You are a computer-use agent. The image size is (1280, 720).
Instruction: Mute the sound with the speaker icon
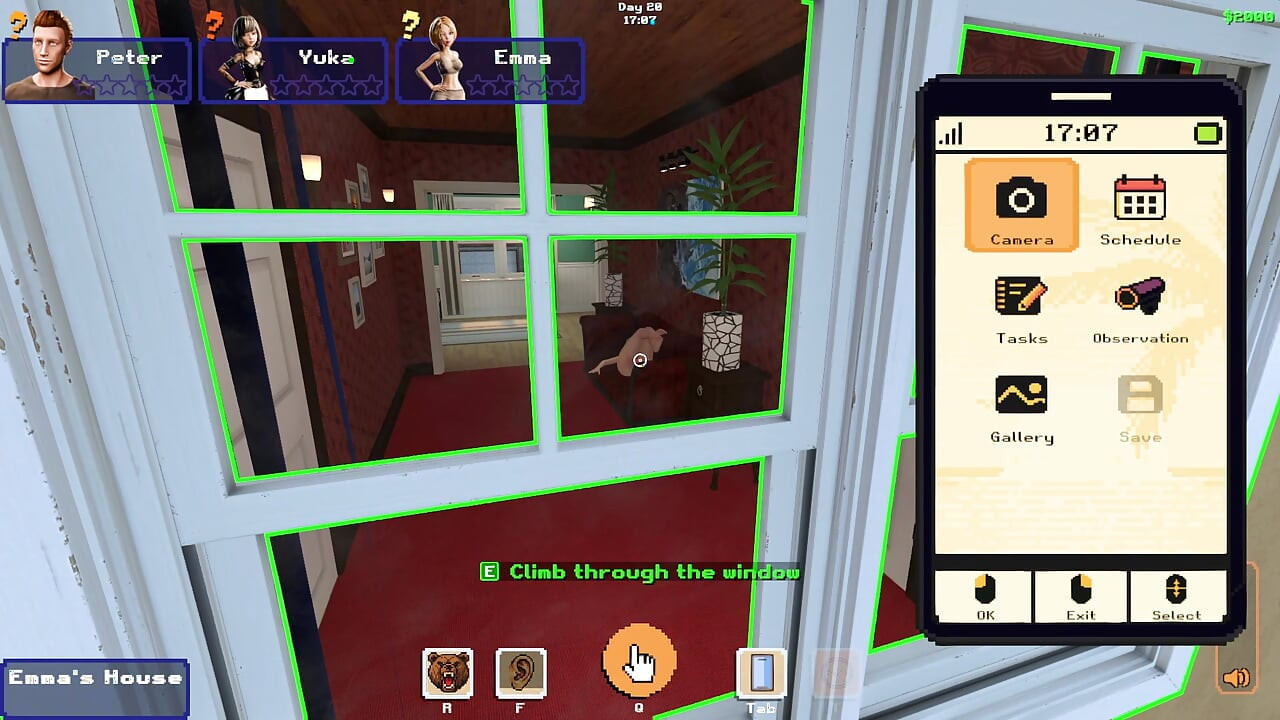point(1235,679)
